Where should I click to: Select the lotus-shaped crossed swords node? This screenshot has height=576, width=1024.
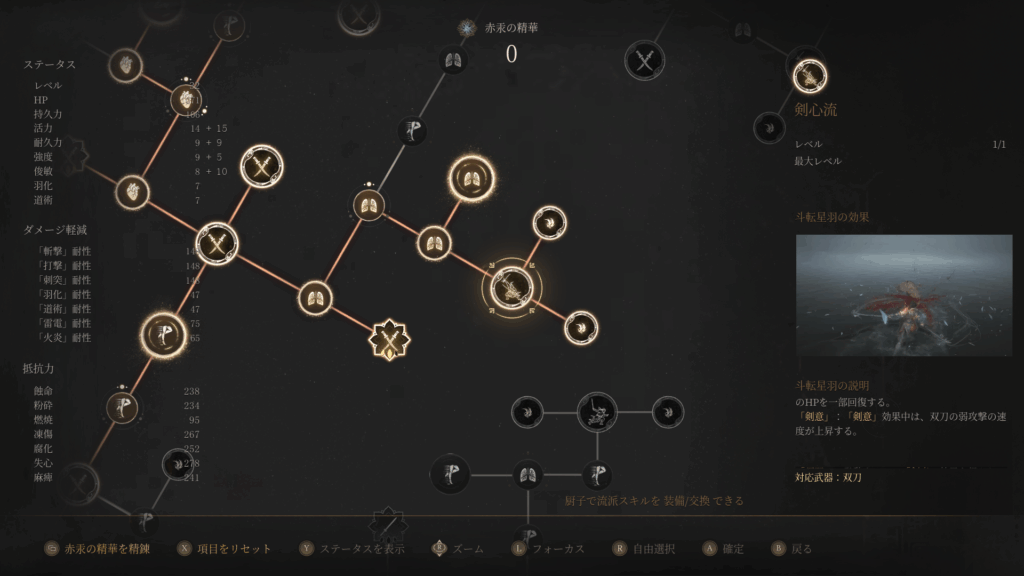(388, 340)
